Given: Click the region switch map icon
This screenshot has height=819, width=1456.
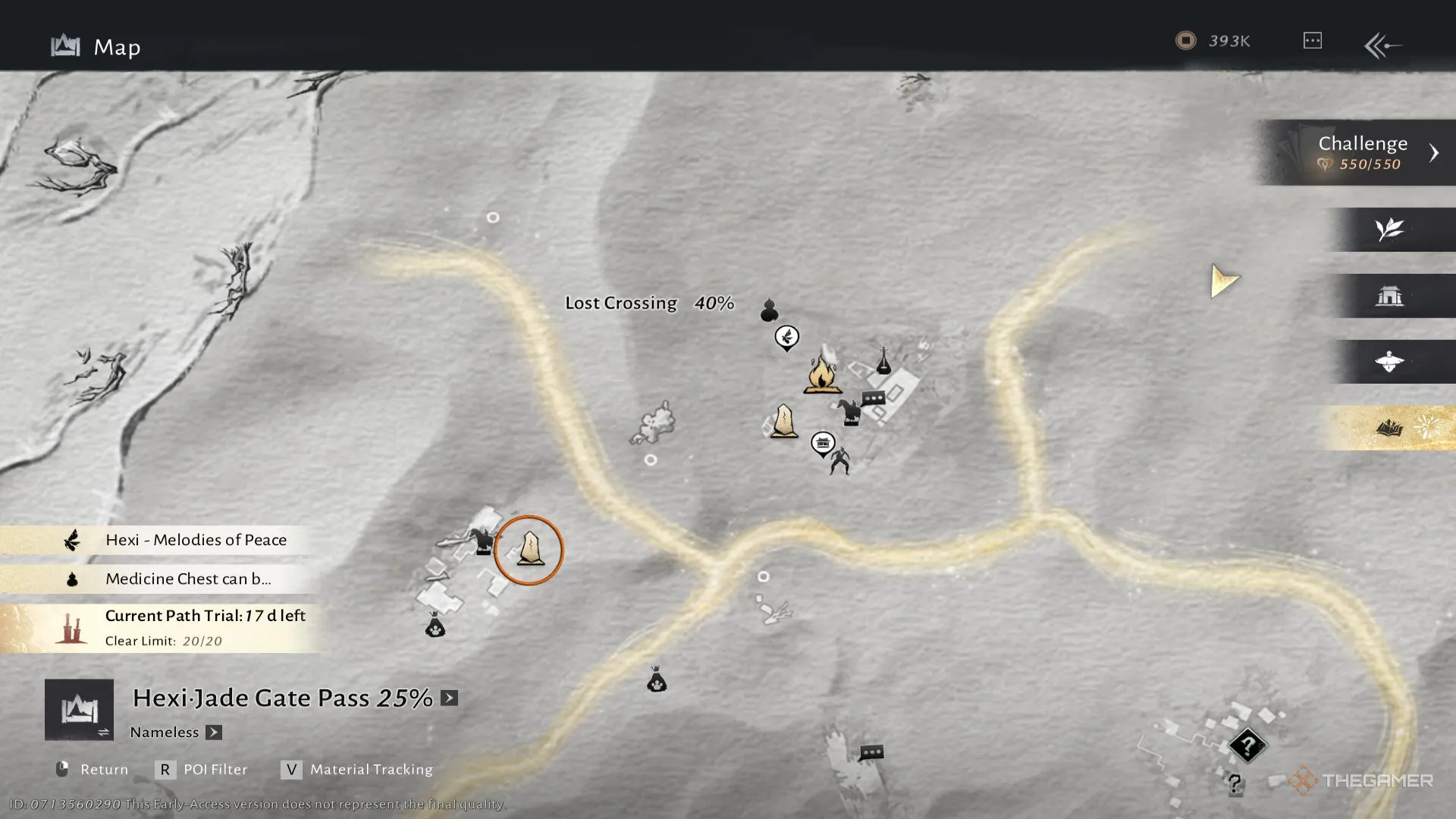Looking at the screenshot, I should point(79,710).
